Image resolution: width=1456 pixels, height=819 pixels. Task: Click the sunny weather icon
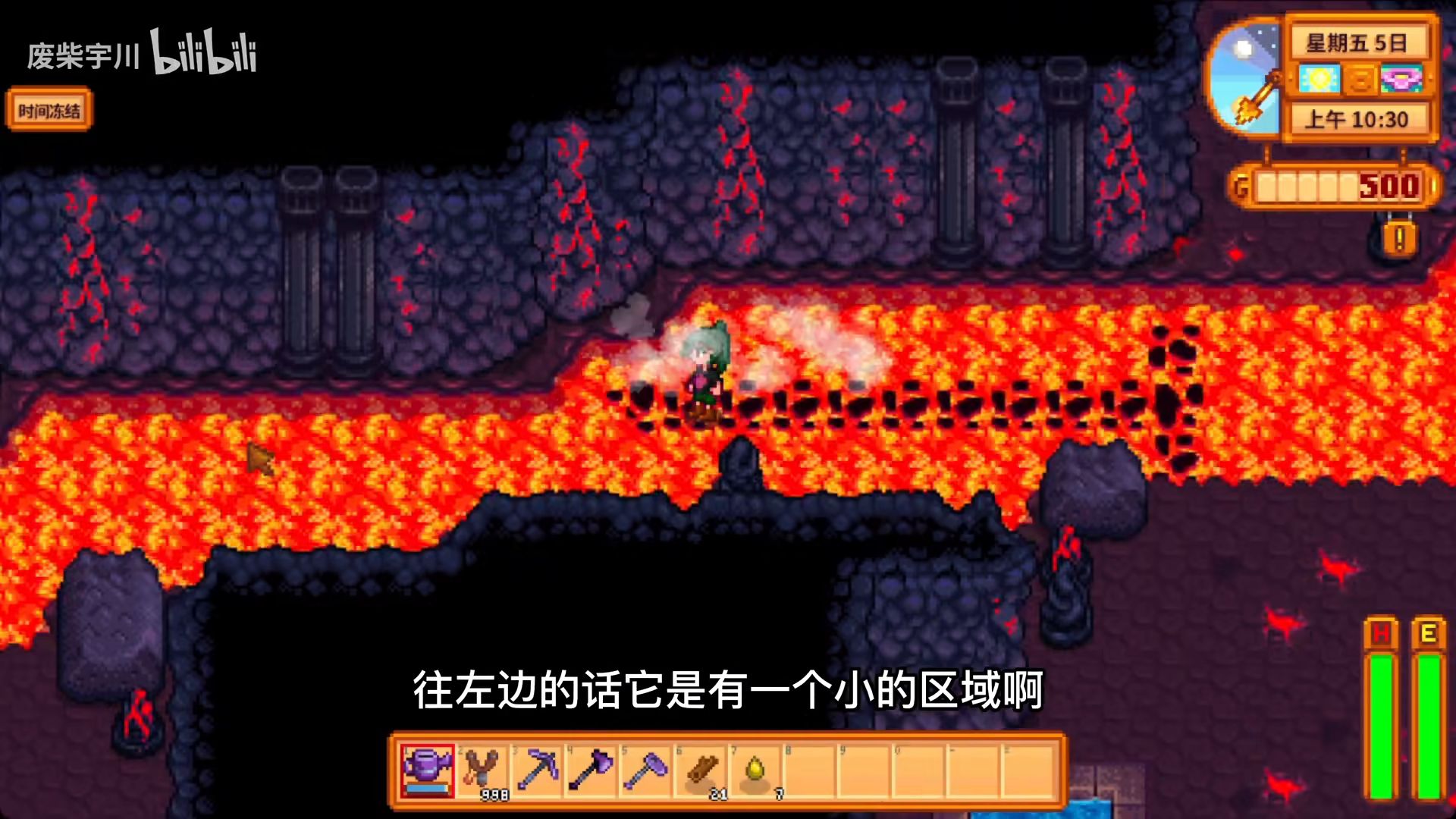[x=1319, y=80]
